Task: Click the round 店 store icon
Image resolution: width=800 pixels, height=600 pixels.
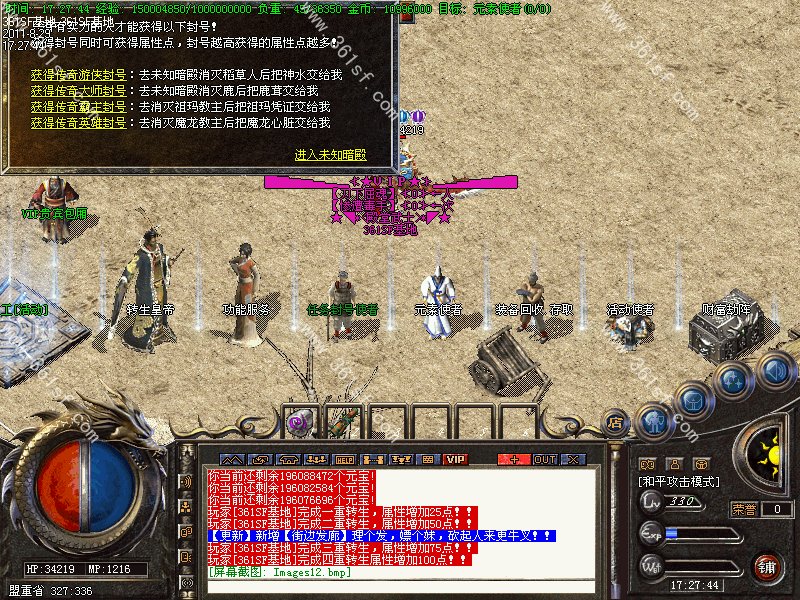Action: tap(615, 424)
